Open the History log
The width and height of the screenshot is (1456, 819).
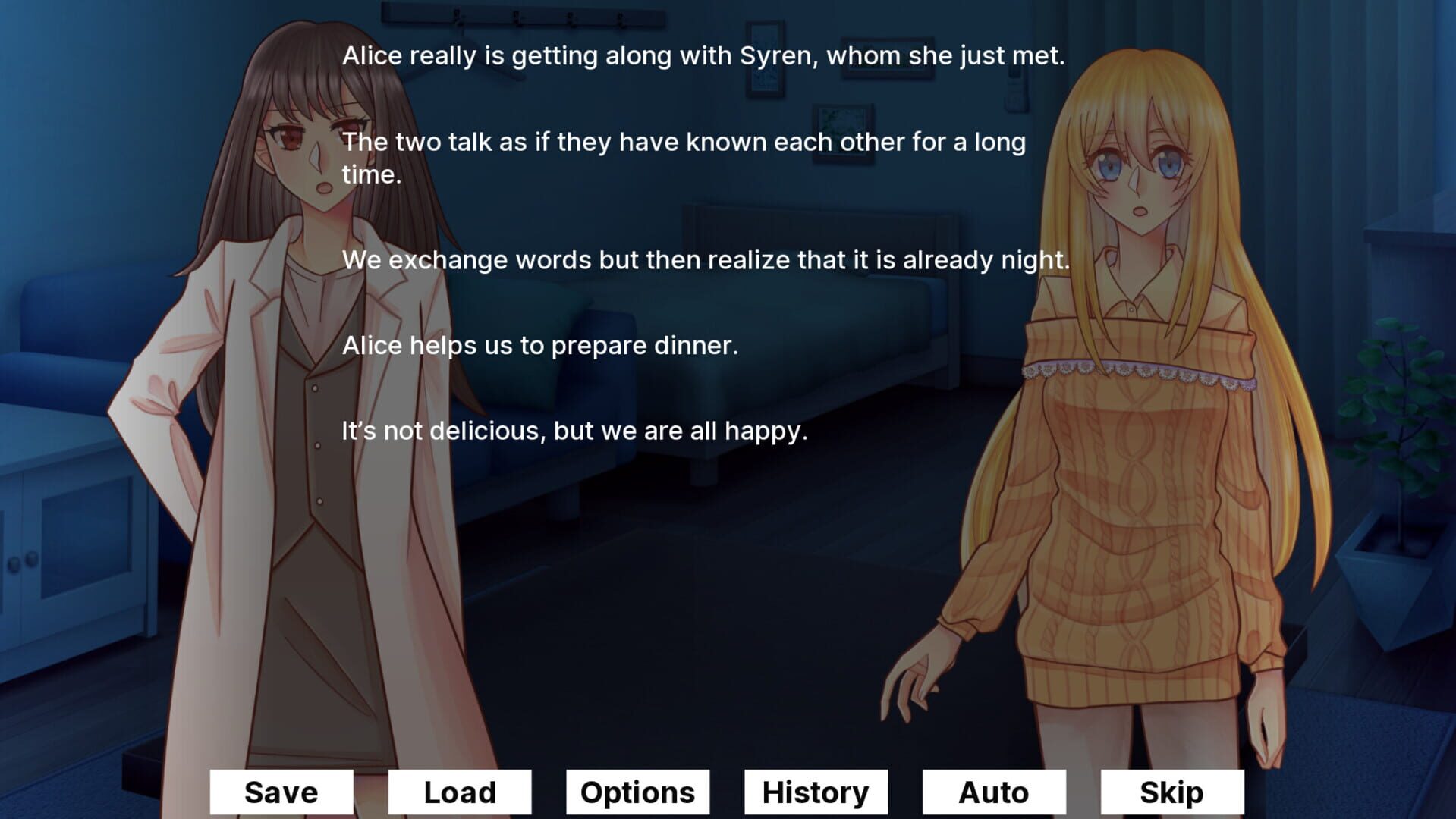point(815,792)
